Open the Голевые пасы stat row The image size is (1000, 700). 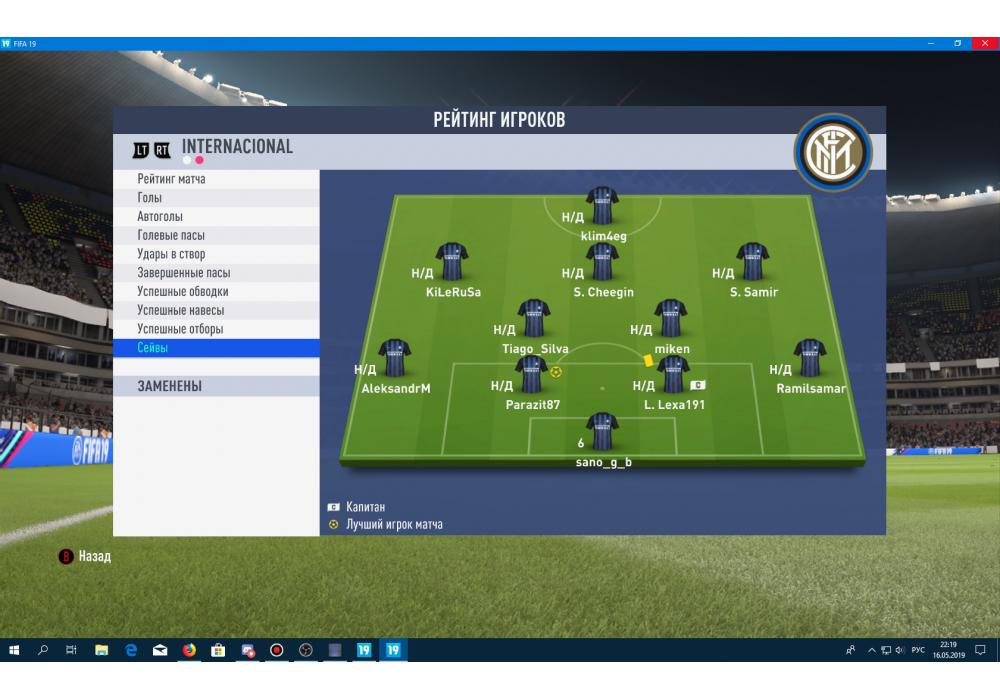[215, 235]
